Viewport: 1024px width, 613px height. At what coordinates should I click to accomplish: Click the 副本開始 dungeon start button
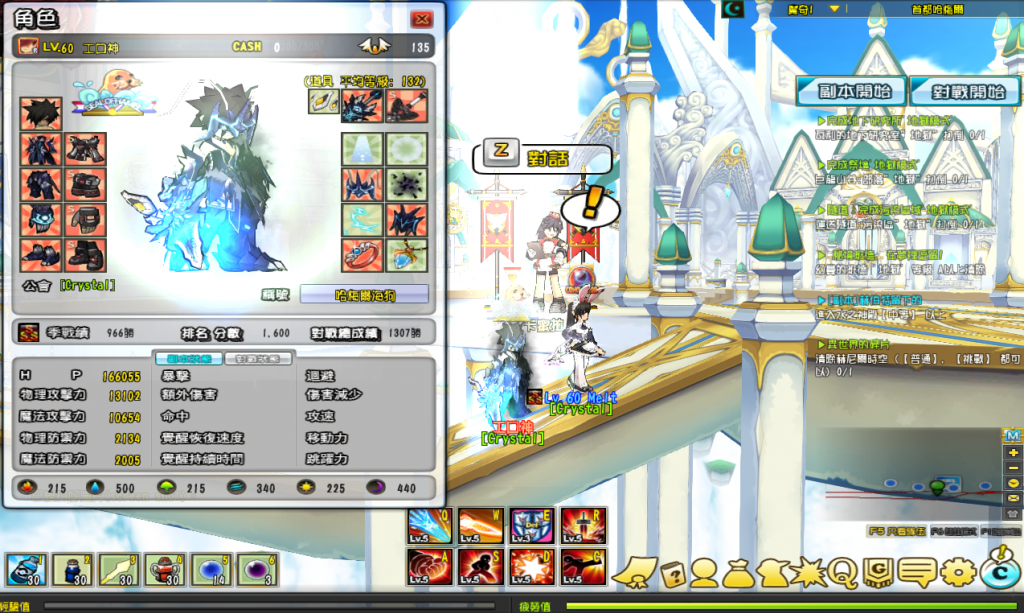(x=851, y=91)
